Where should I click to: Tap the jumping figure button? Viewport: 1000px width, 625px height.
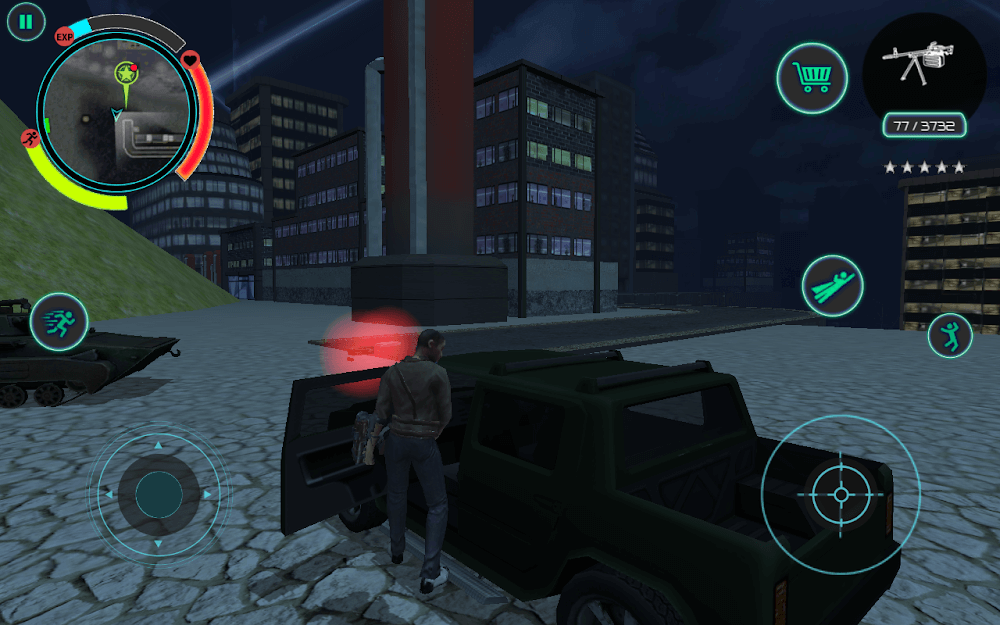tap(950, 336)
